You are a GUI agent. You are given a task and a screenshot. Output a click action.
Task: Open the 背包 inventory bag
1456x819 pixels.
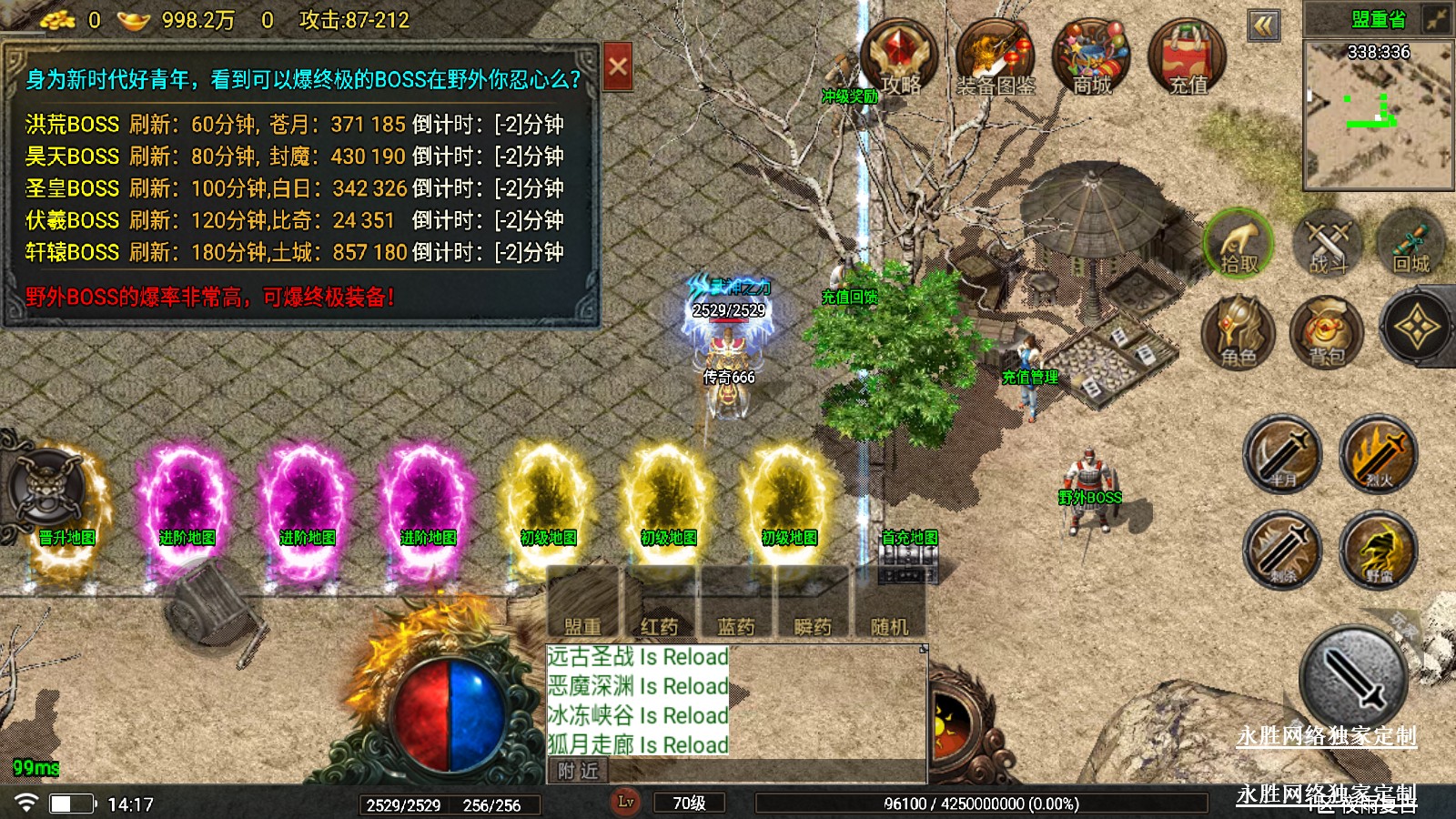click(x=1326, y=331)
